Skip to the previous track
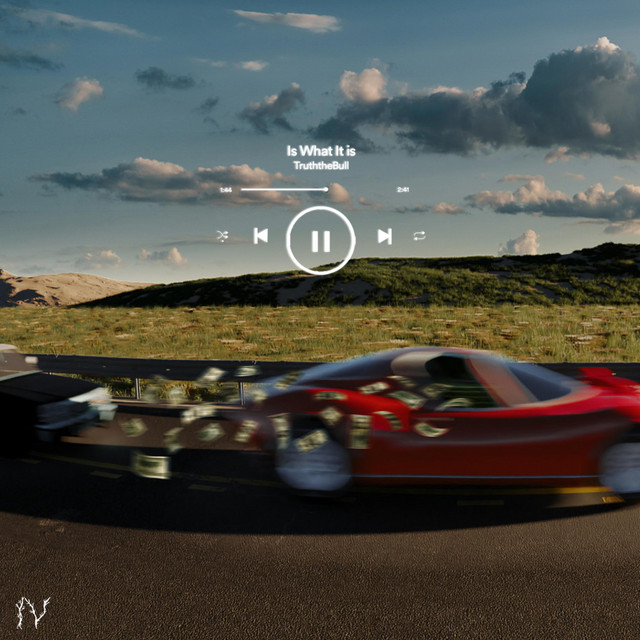 pyautogui.click(x=261, y=236)
